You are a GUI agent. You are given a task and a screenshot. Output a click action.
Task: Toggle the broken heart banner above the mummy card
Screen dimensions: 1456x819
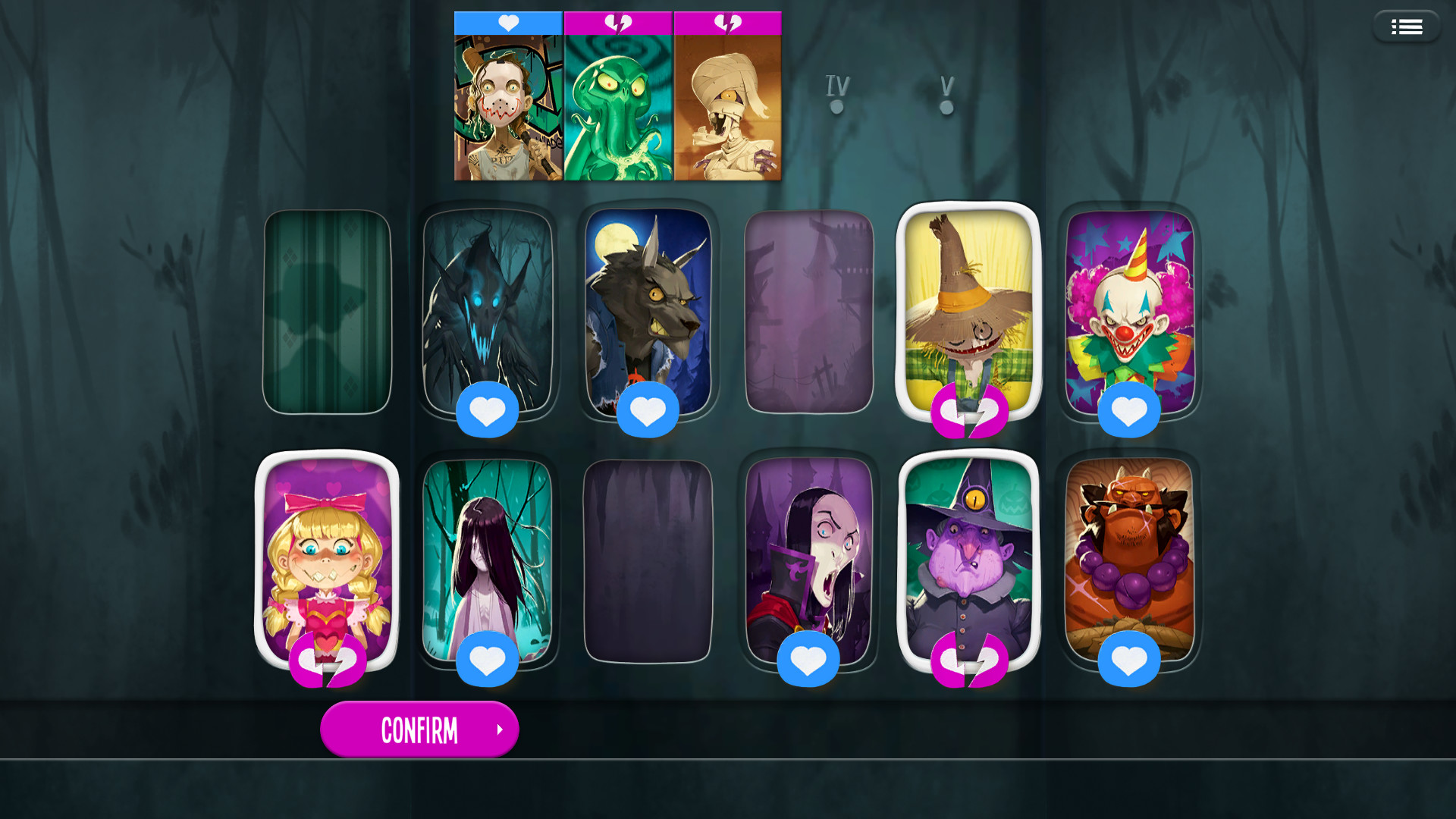tap(728, 23)
